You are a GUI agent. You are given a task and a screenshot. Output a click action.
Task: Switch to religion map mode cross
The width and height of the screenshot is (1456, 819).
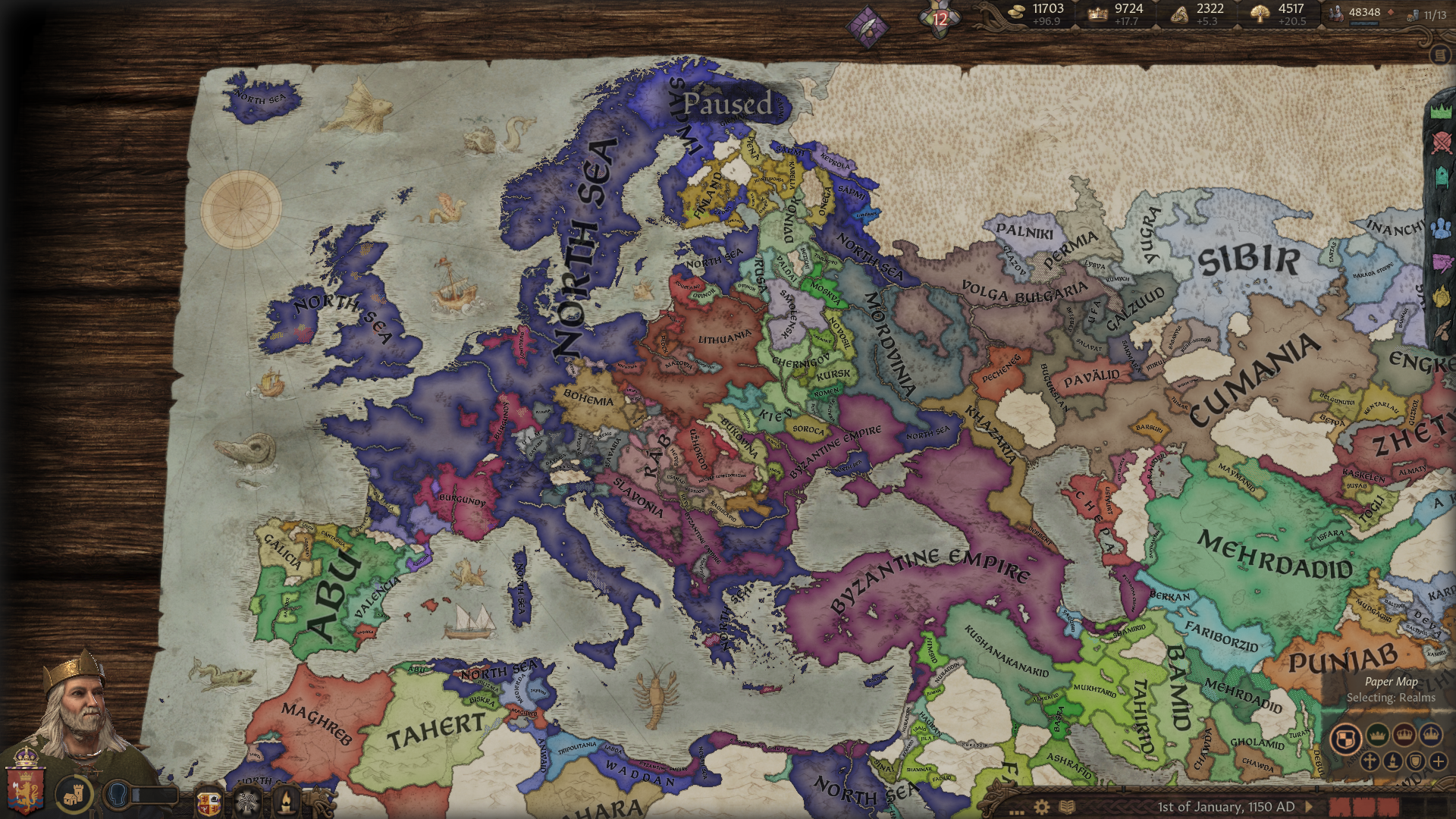1370,761
